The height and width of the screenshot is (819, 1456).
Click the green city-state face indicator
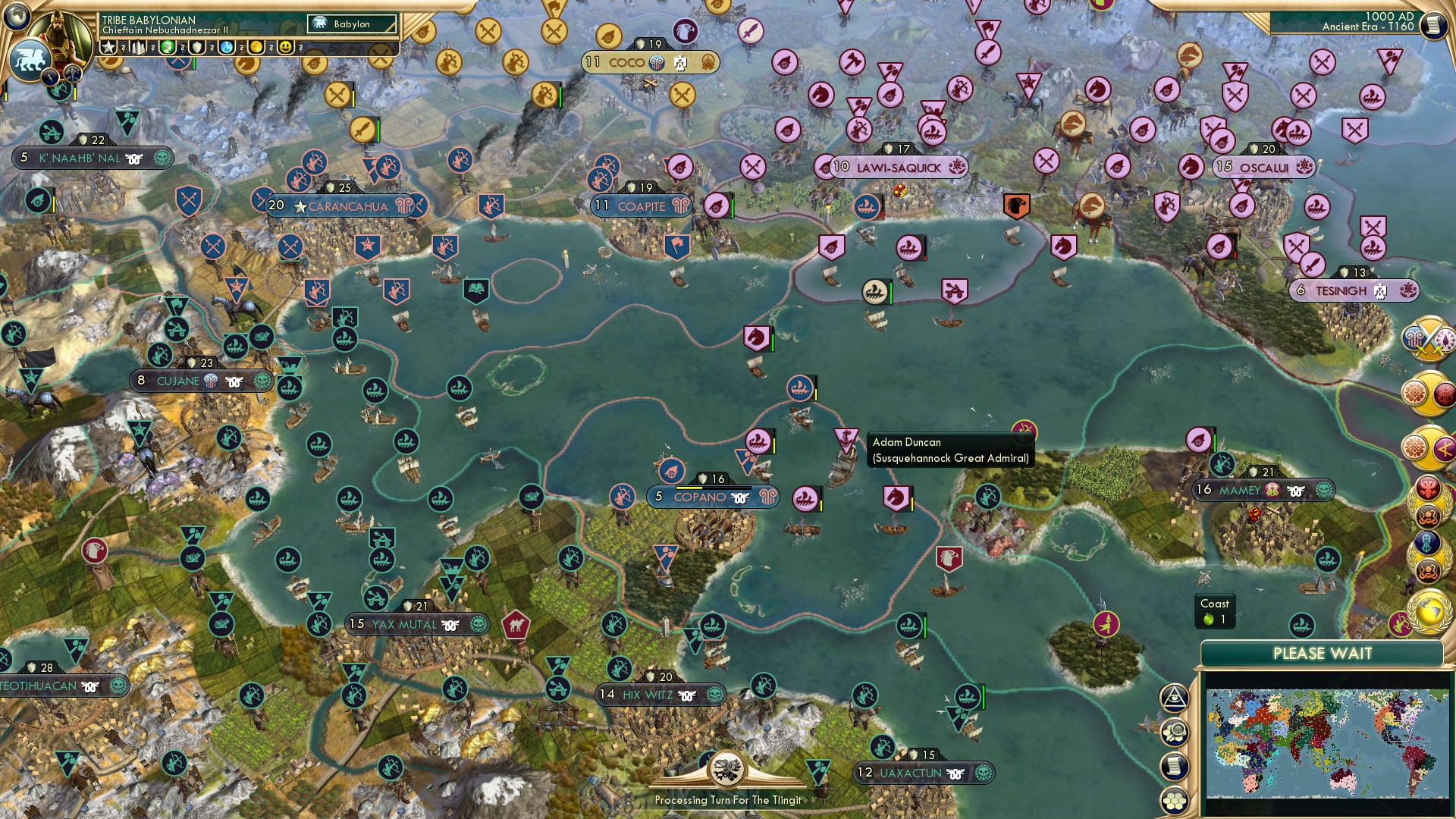[x=166, y=48]
